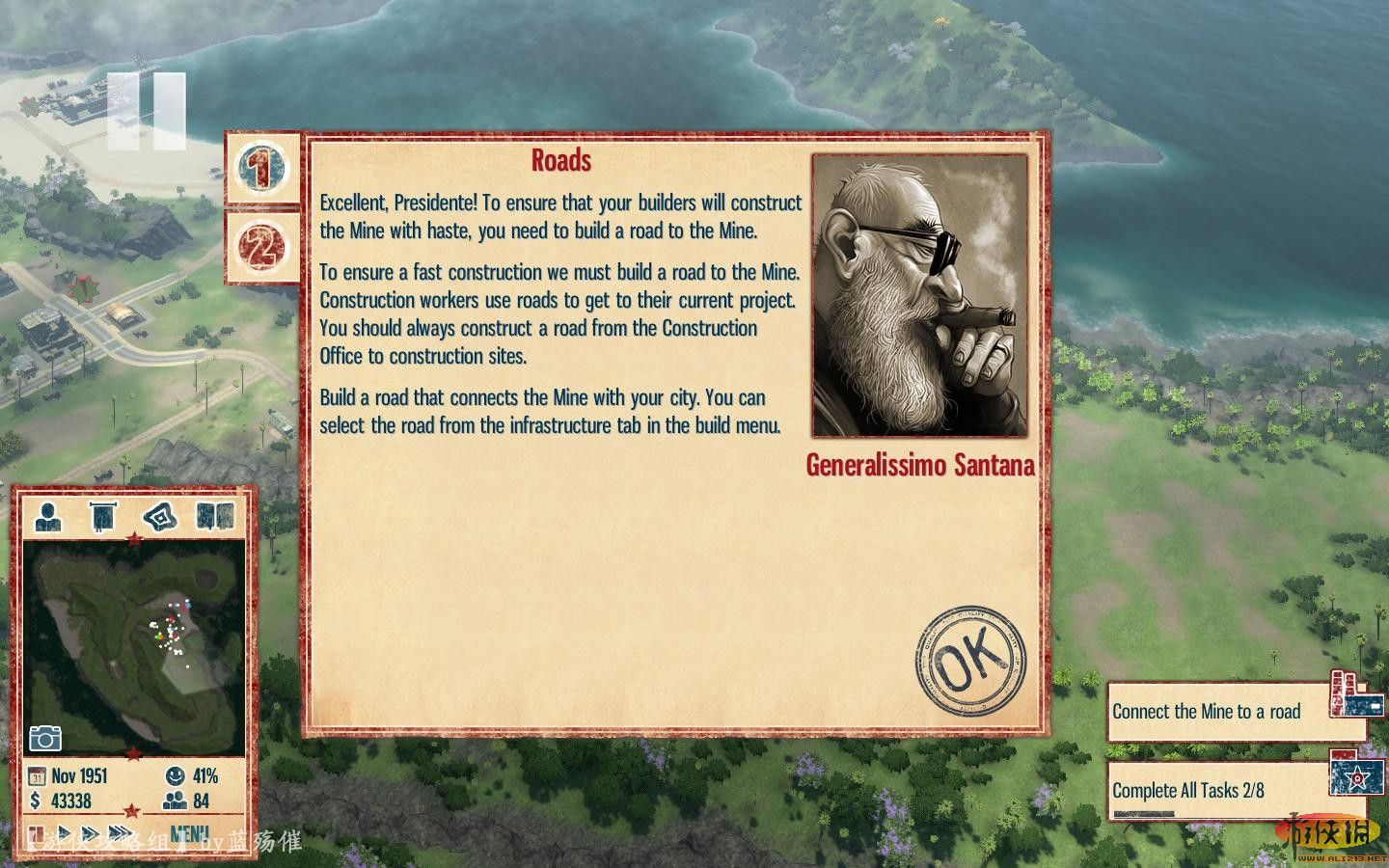
Task: Set game speed to double arrow fast
Action: click(x=90, y=833)
